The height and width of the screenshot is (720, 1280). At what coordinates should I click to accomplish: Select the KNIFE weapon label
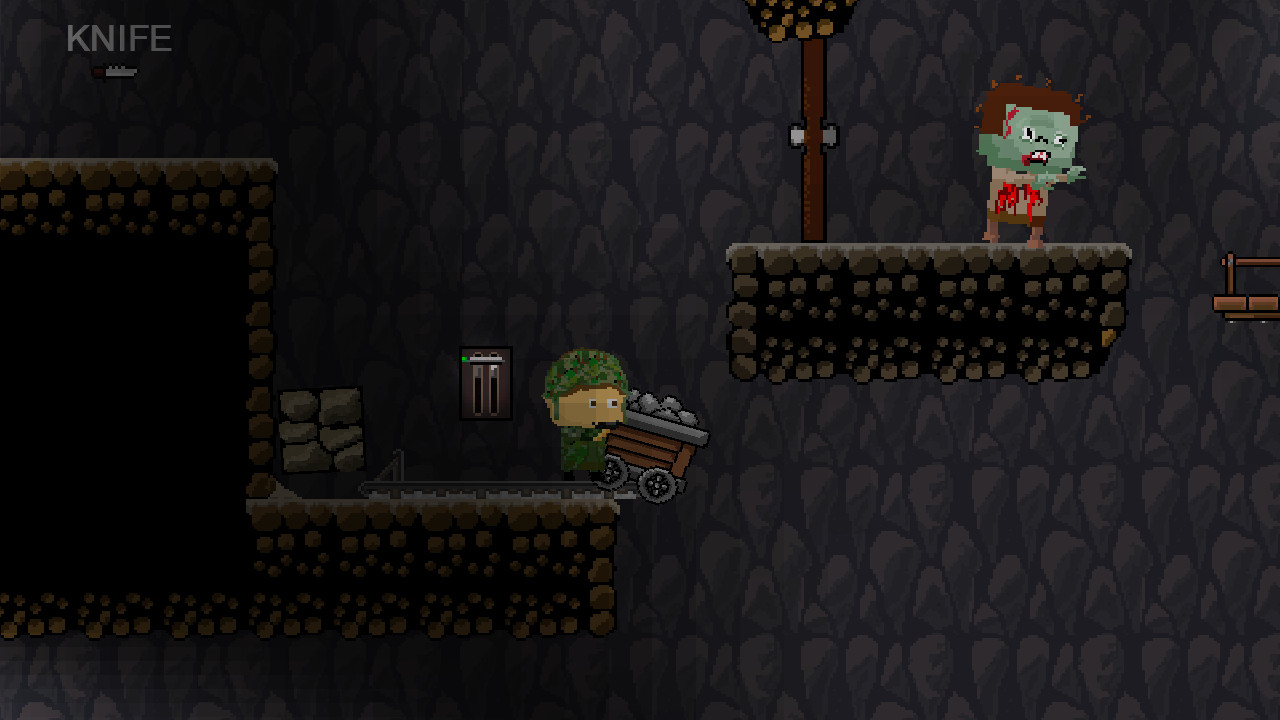117,40
